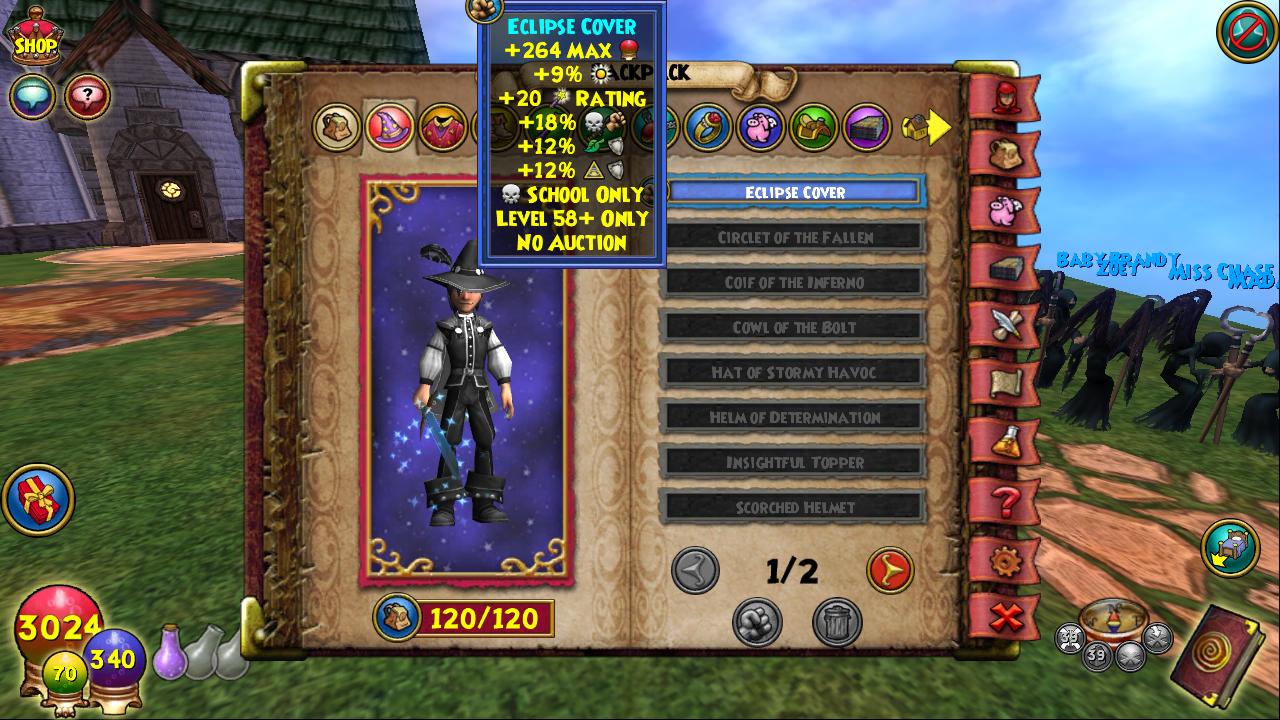
Task: Open the gift box icon
Action: pos(38,499)
